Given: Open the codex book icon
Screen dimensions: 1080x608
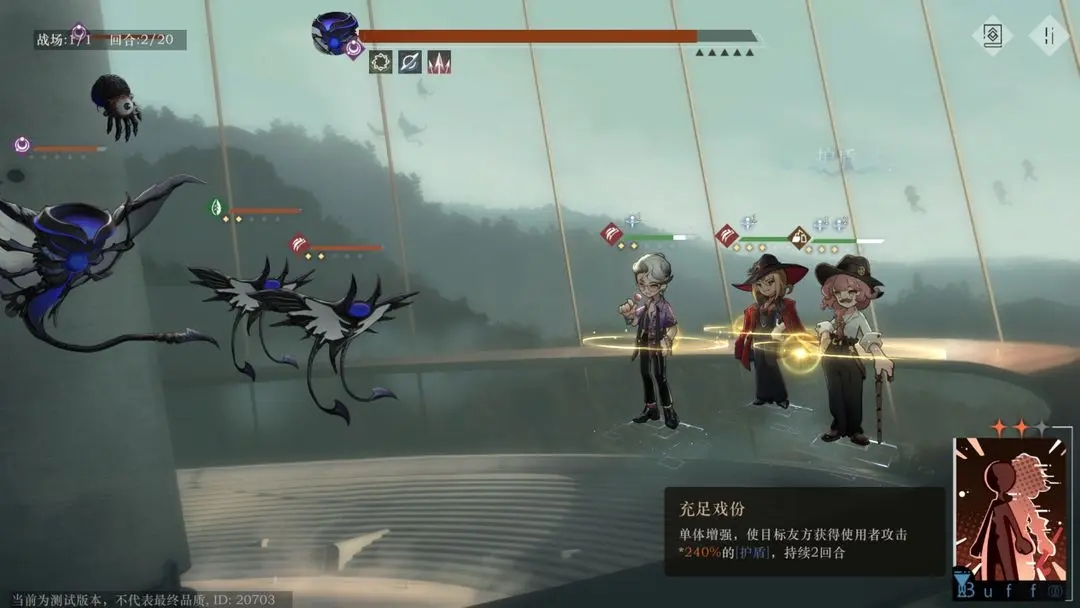Looking at the screenshot, I should tap(992, 35).
